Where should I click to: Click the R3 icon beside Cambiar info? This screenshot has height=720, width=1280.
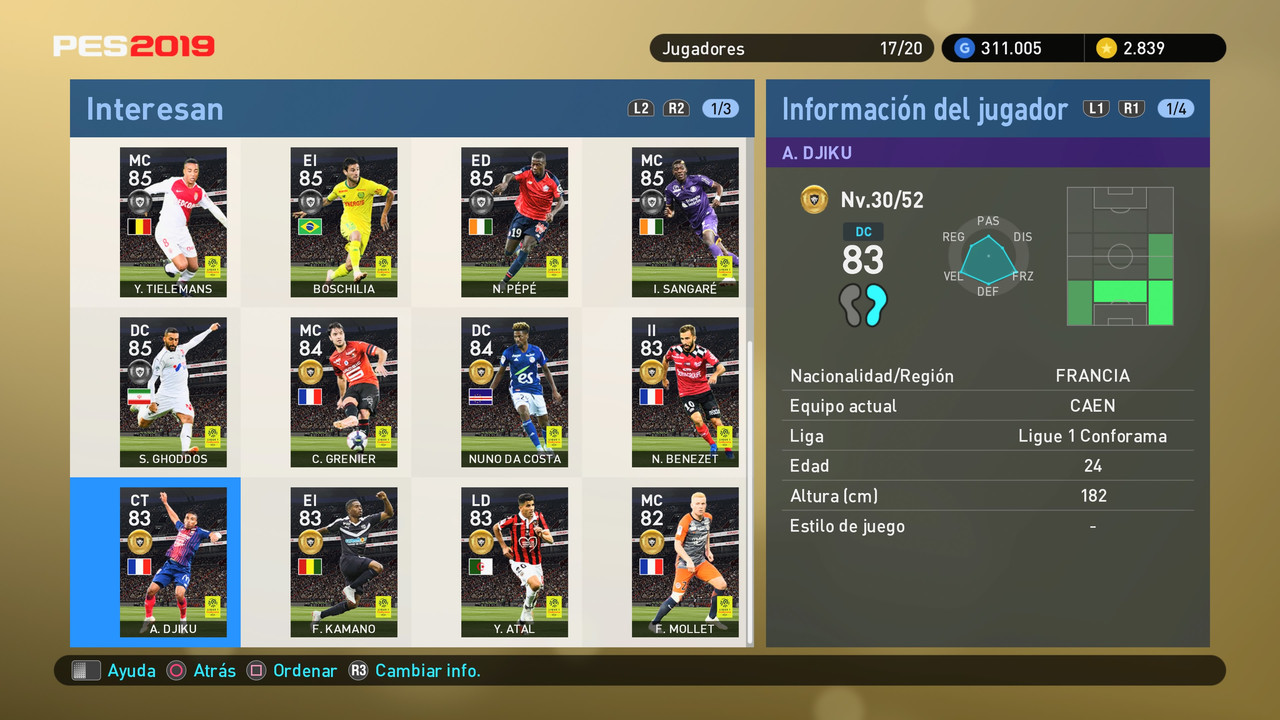[359, 671]
